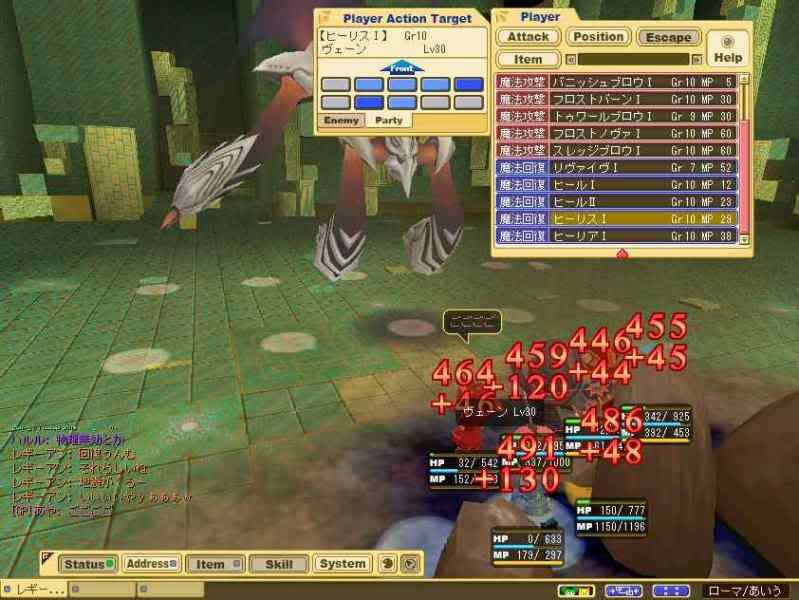Choose the スレッジブロウⅠ attack spell
The image size is (799, 600).
pos(616,150)
